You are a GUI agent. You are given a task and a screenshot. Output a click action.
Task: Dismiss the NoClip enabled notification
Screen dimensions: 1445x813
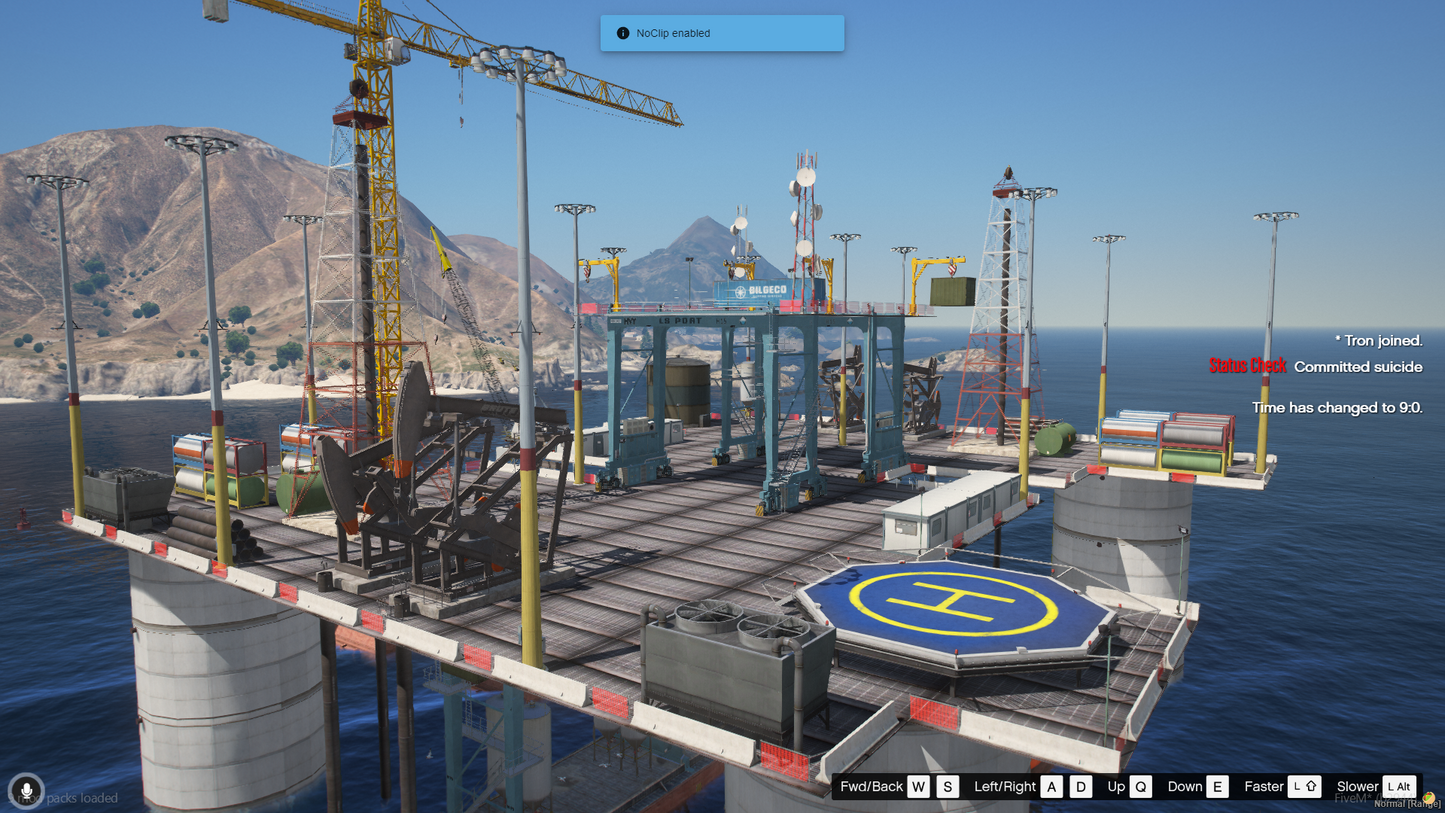(721, 33)
